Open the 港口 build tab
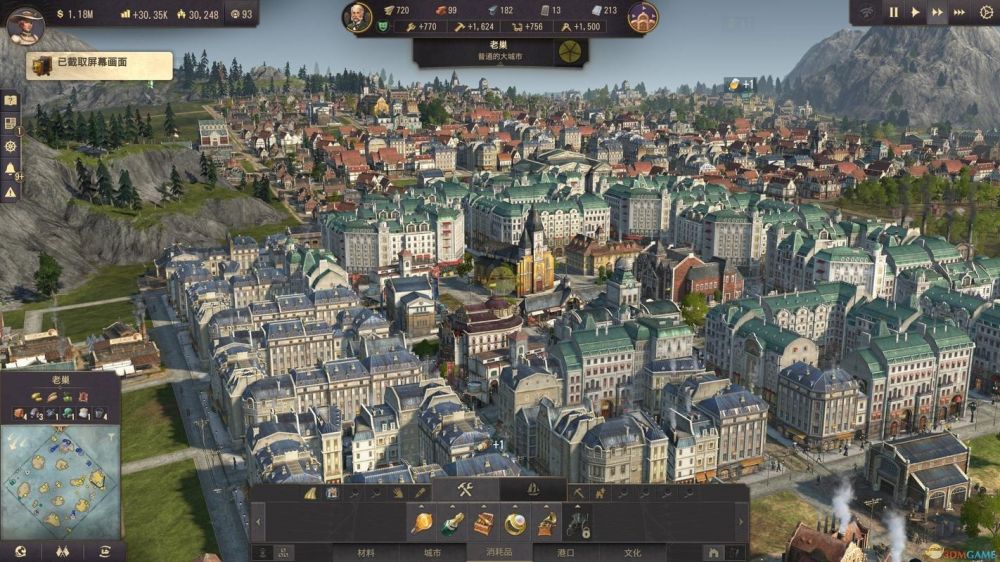This screenshot has height=562, width=1000. (x=567, y=552)
